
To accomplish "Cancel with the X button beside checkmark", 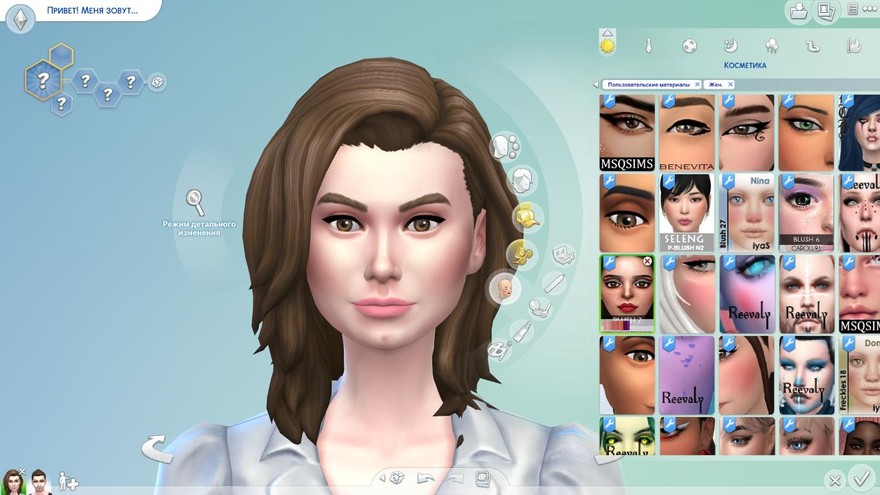I will (x=833, y=480).
